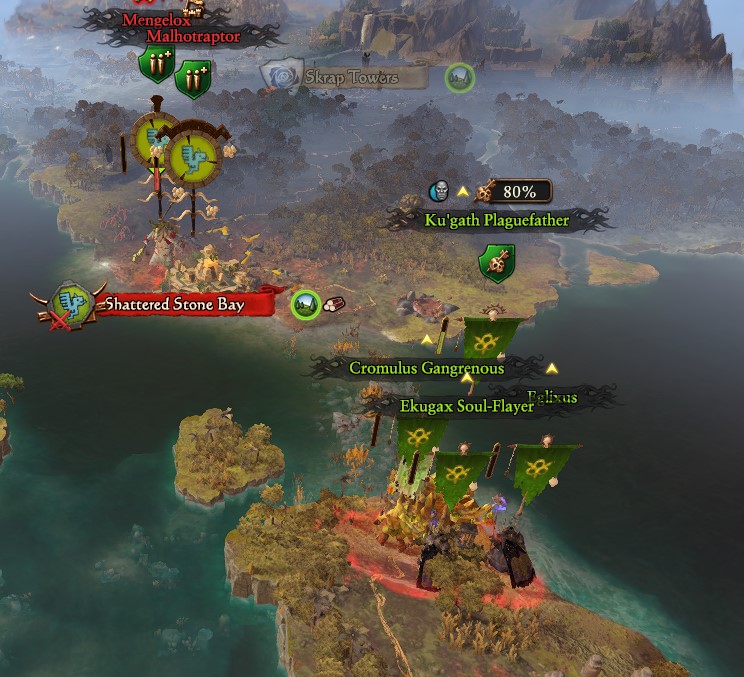Click the Mengelox army name label
This screenshot has width=744, height=677.
pos(156,20)
